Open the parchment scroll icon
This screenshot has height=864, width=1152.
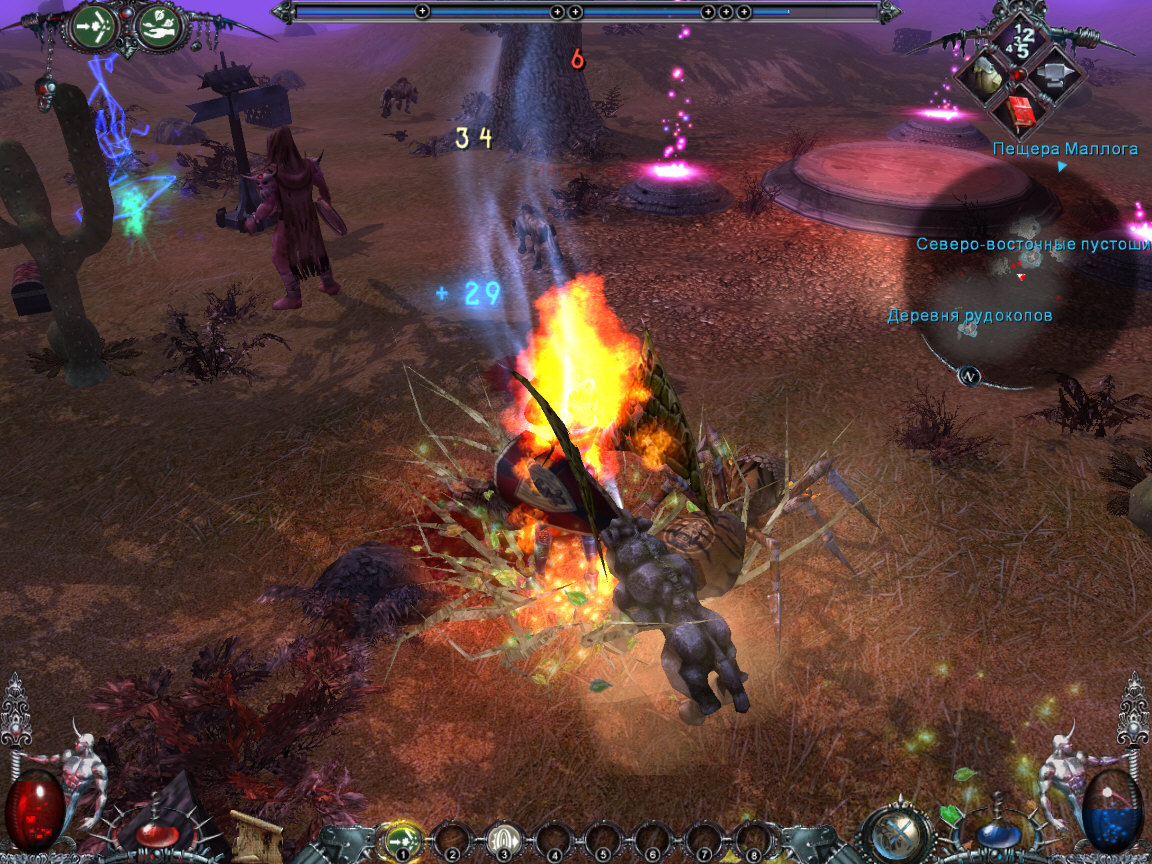click(254, 836)
